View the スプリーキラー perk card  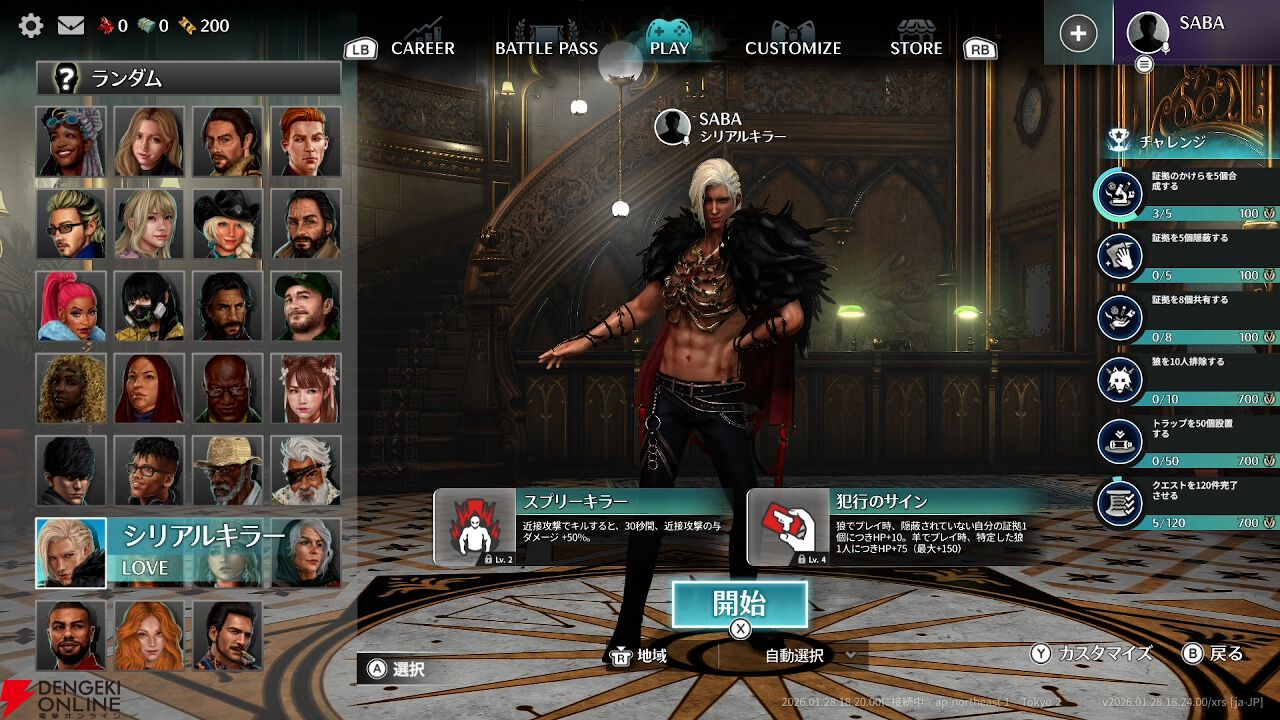click(585, 527)
